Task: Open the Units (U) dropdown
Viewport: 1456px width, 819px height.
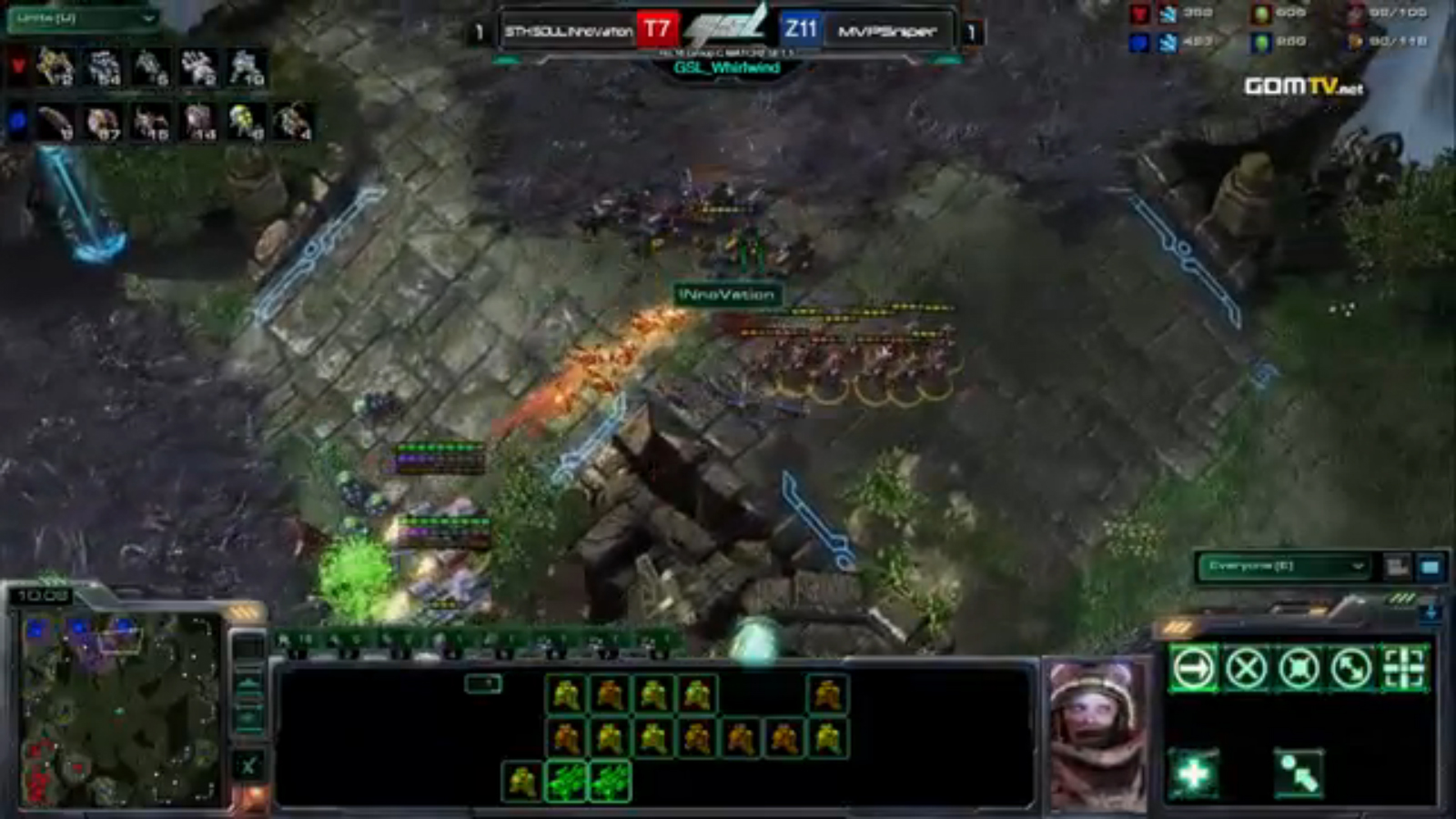Action: [83, 18]
